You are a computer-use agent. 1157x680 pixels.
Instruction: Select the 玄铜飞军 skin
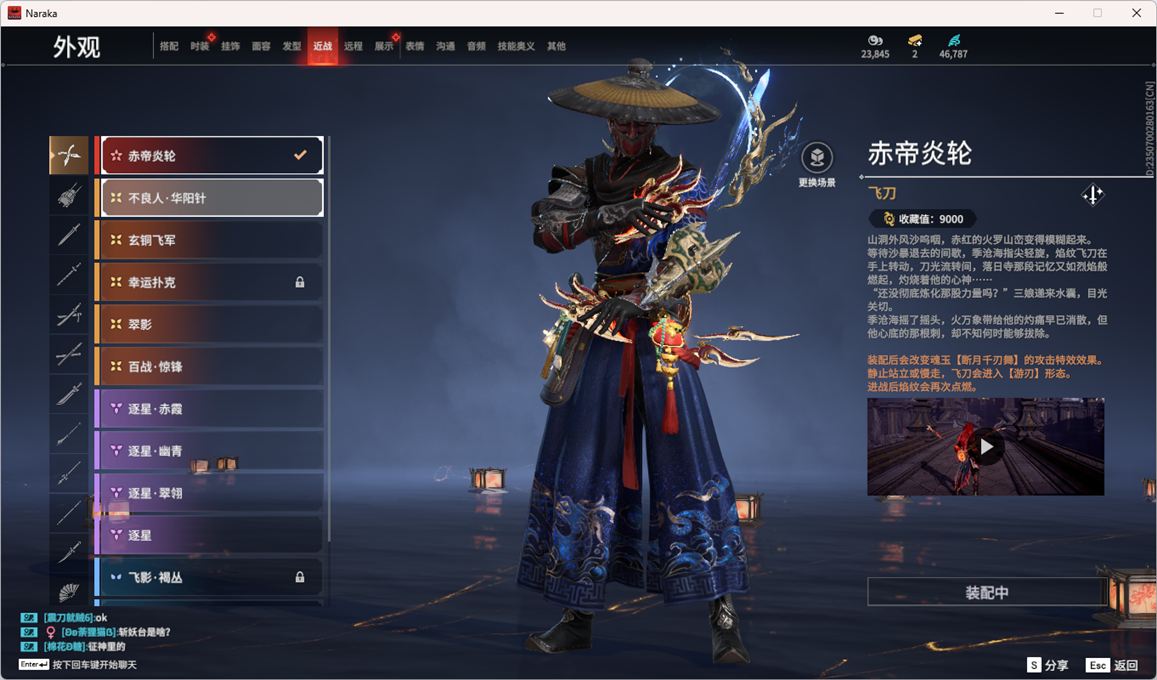210,240
